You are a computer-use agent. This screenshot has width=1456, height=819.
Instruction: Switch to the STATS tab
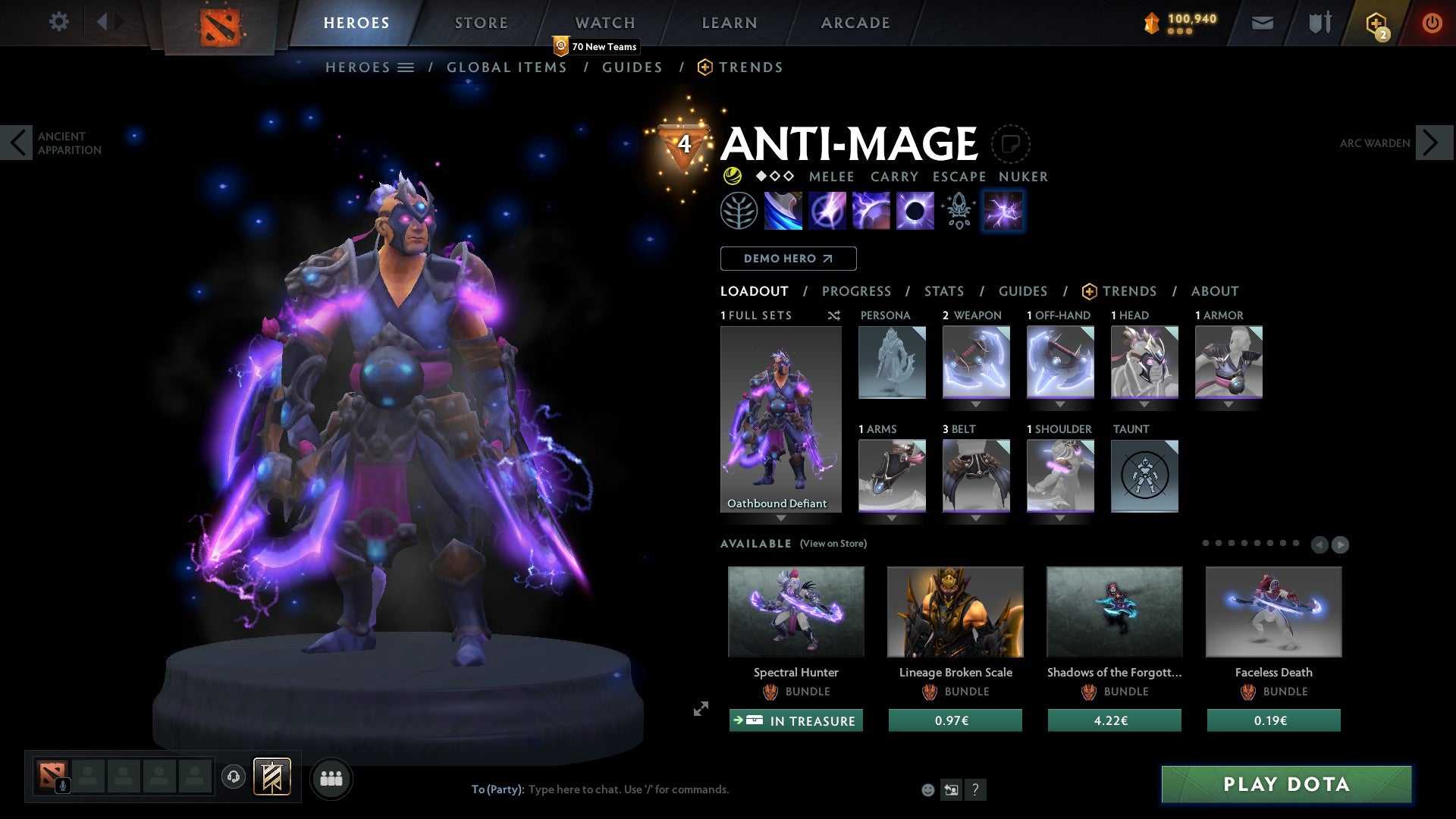point(943,291)
